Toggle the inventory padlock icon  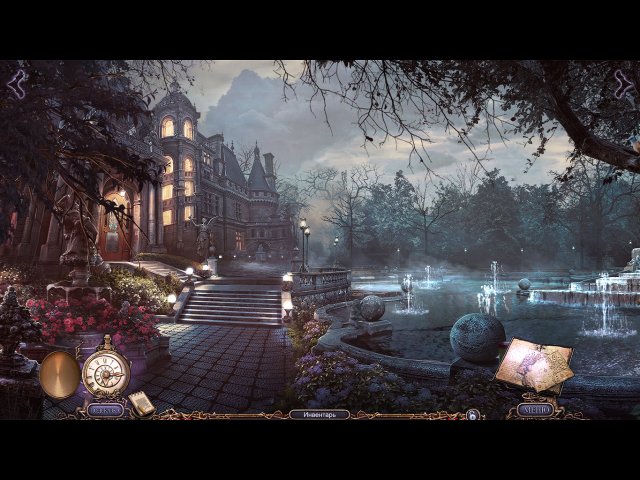473,414
